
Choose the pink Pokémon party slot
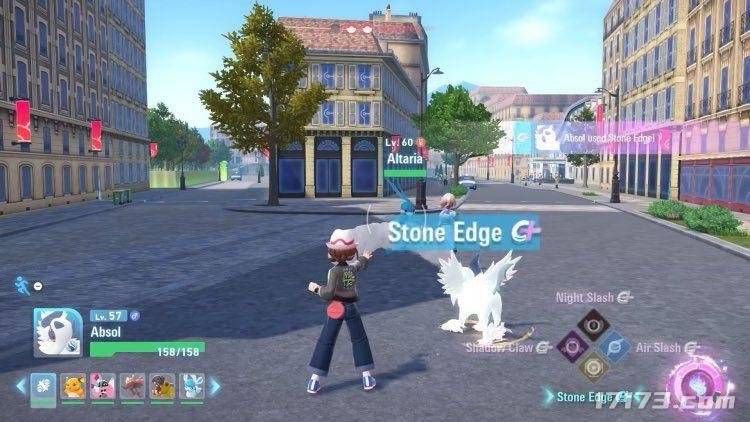(x=103, y=386)
